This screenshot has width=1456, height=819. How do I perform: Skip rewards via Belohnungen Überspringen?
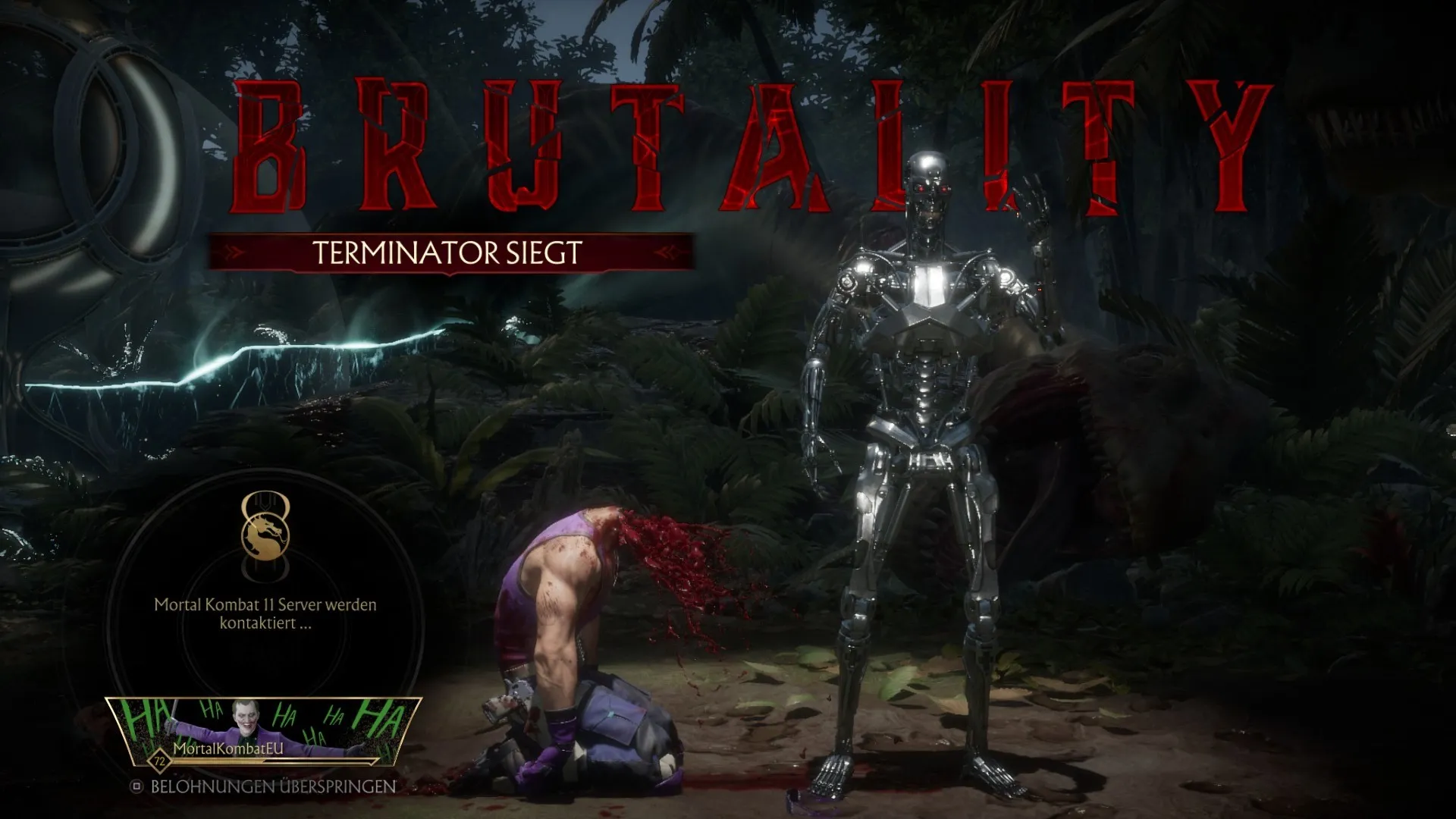tap(263, 786)
